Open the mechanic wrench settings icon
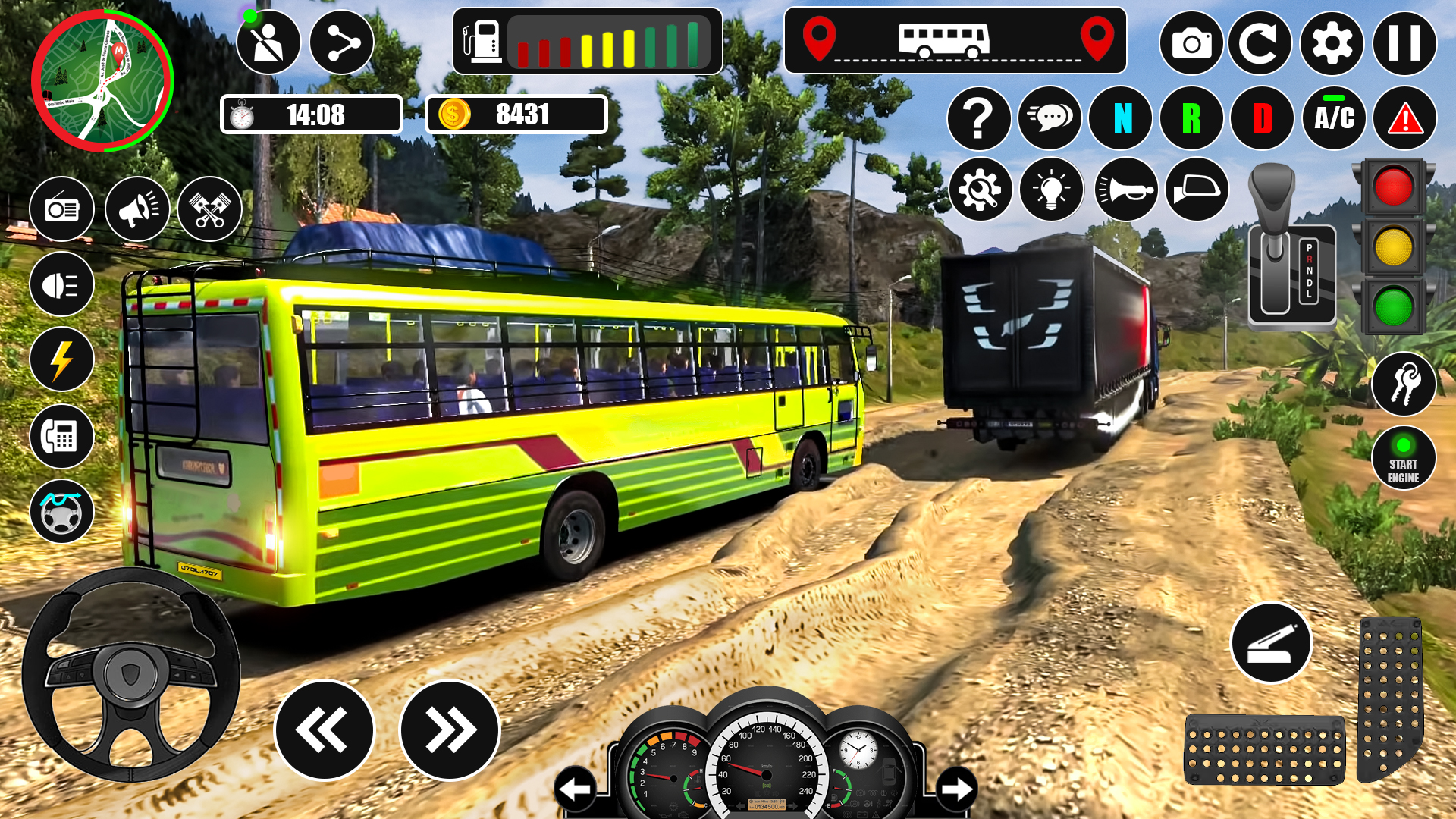 click(x=979, y=190)
